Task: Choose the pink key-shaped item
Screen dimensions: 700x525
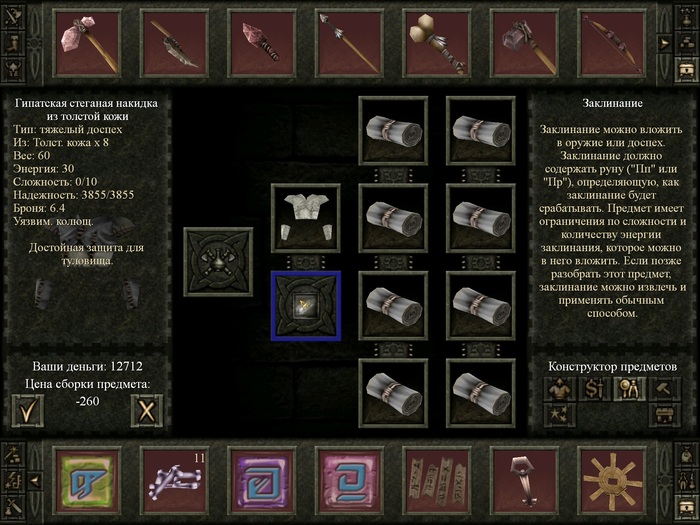Action: point(523,480)
